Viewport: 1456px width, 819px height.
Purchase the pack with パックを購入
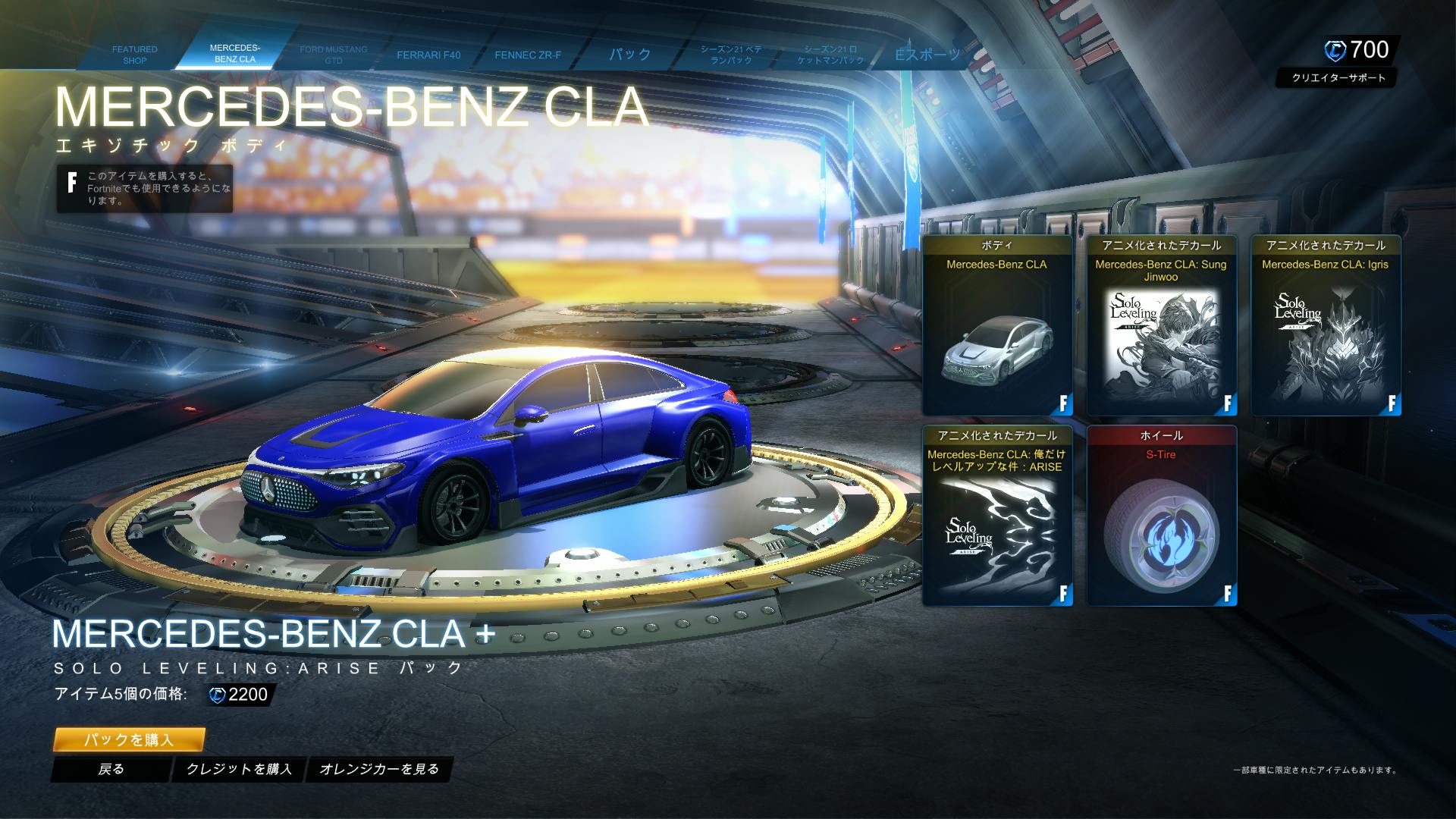[129, 739]
